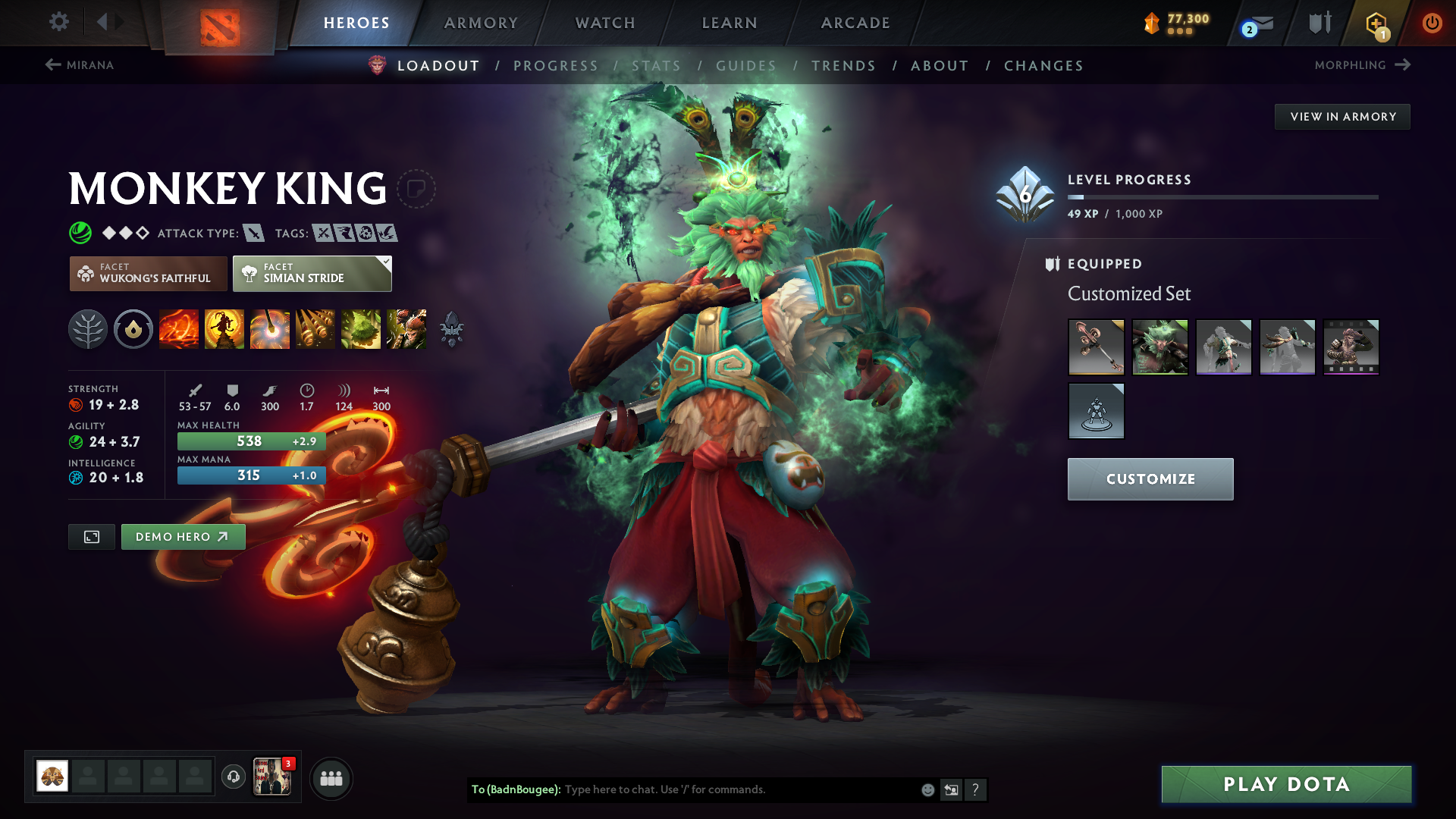The height and width of the screenshot is (819, 1456).
Task: Open the first ability icon in the loadout
Action: (179, 329)
